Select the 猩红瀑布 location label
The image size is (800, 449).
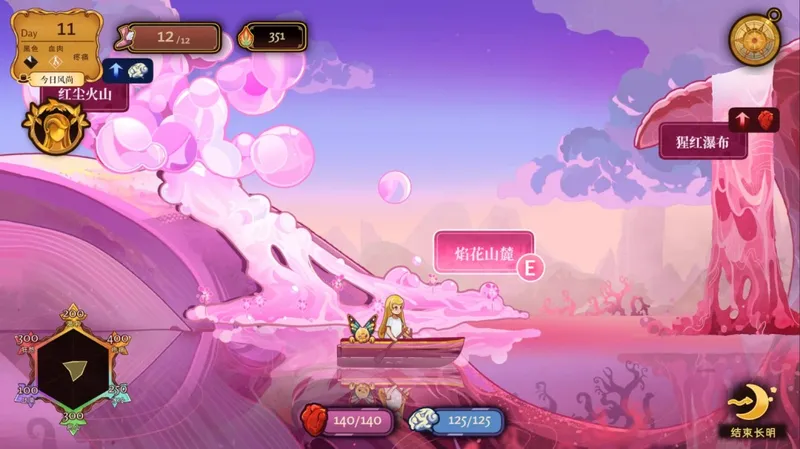tap(703, 142)
